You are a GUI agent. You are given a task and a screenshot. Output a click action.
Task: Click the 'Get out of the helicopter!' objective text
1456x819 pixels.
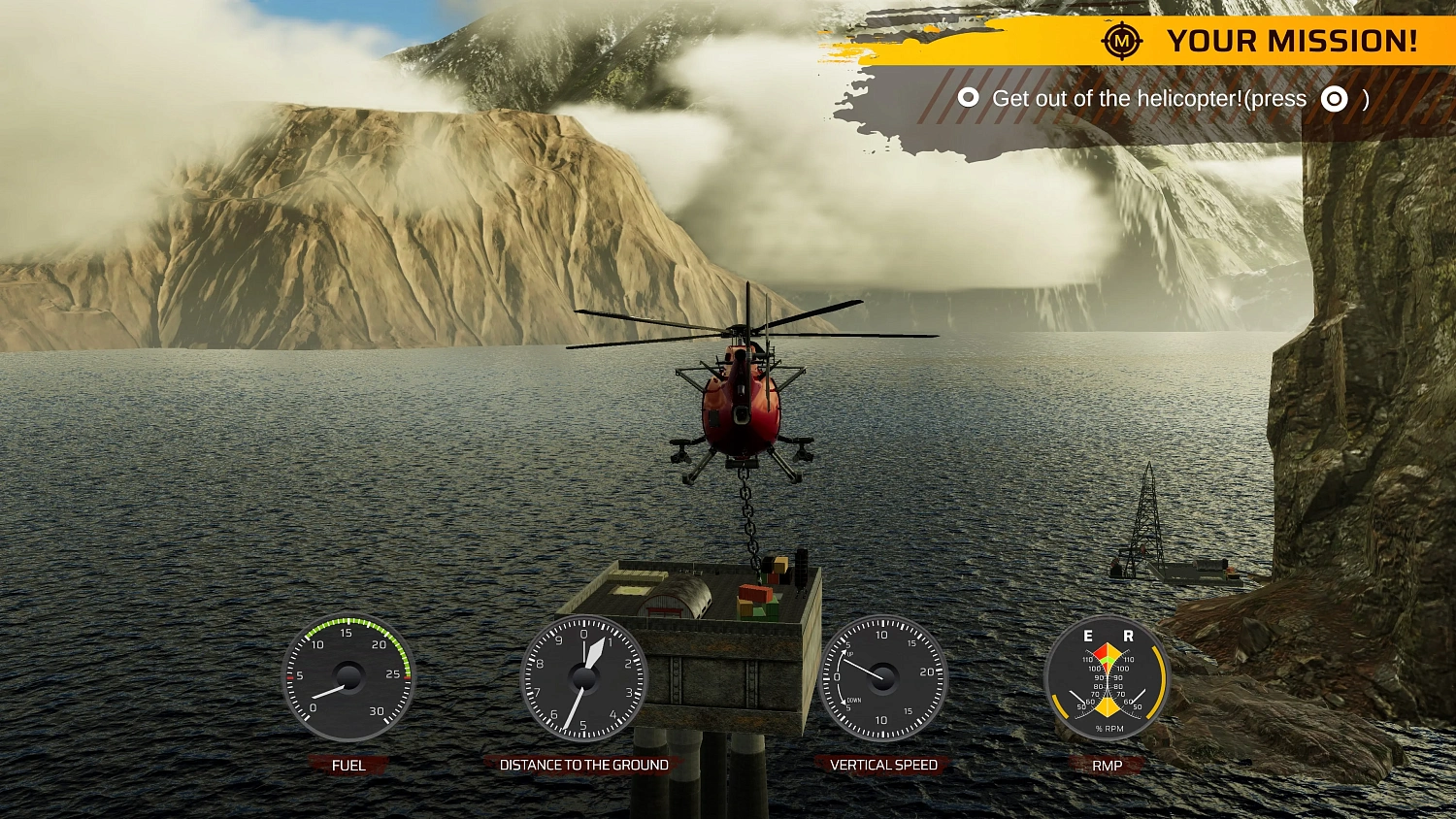click(1116, 98)
